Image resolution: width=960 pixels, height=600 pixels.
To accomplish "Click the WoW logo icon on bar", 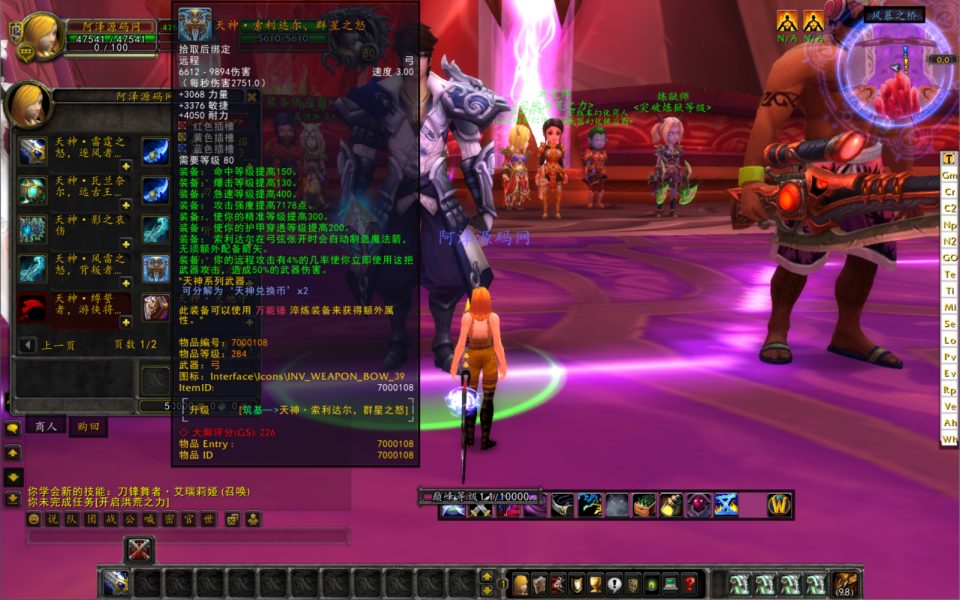I will pyautogui.click(x=779, y=506).
